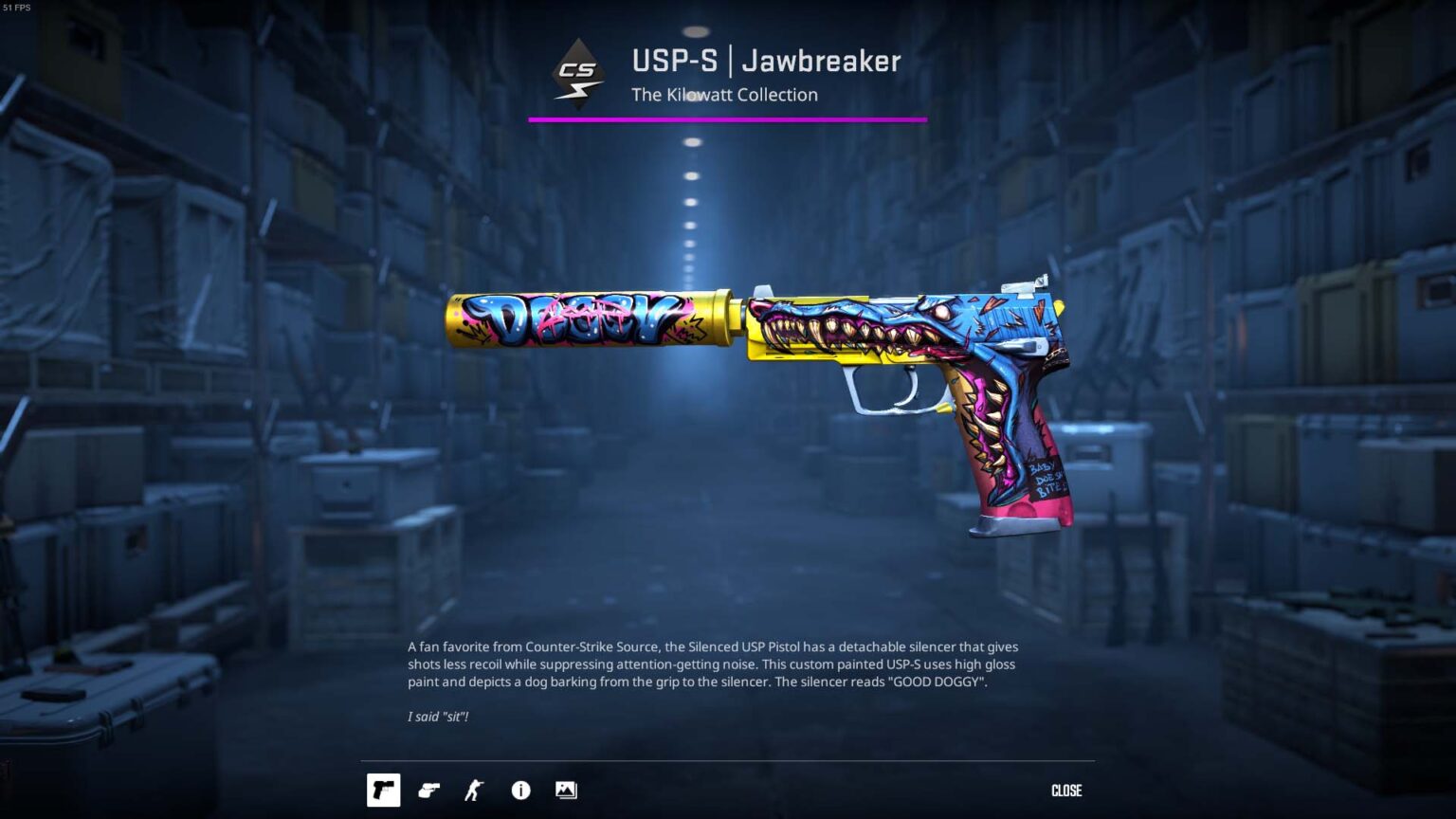Click the USP-S Jawbreaker title
Screen dimensions: 1456x819
click(x=765, y=61)
